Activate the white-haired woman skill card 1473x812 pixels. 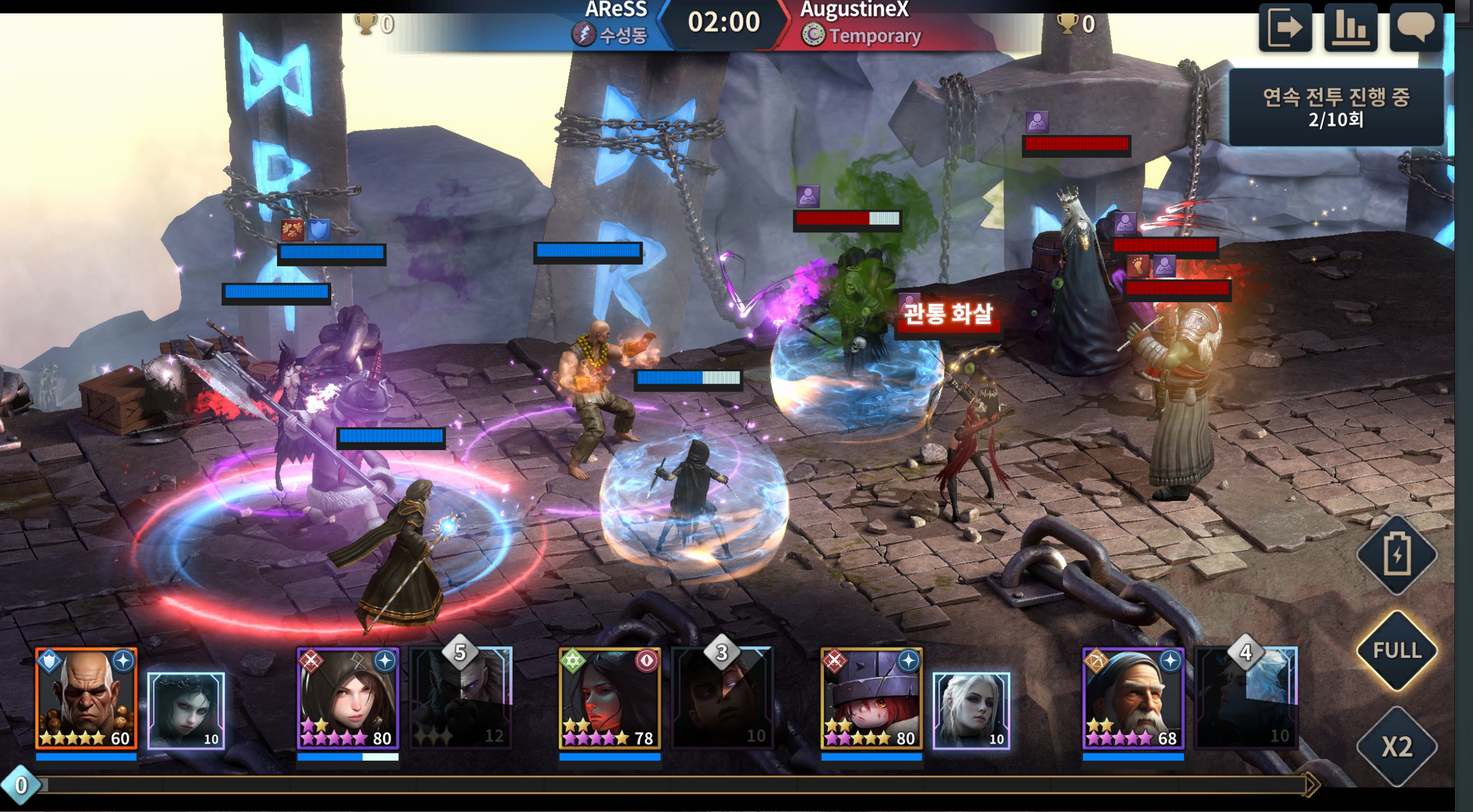click(971, 710)
